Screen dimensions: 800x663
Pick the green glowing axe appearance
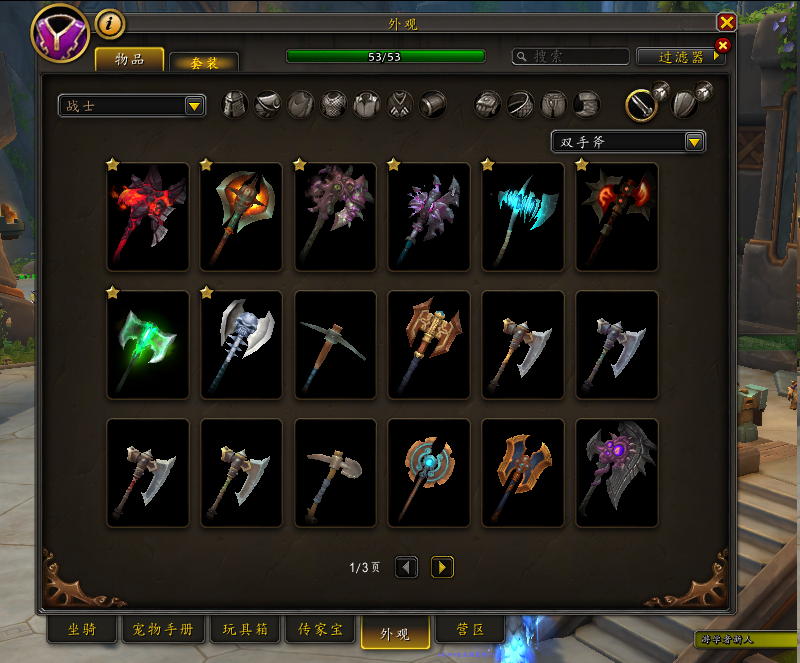coord(148,345)
